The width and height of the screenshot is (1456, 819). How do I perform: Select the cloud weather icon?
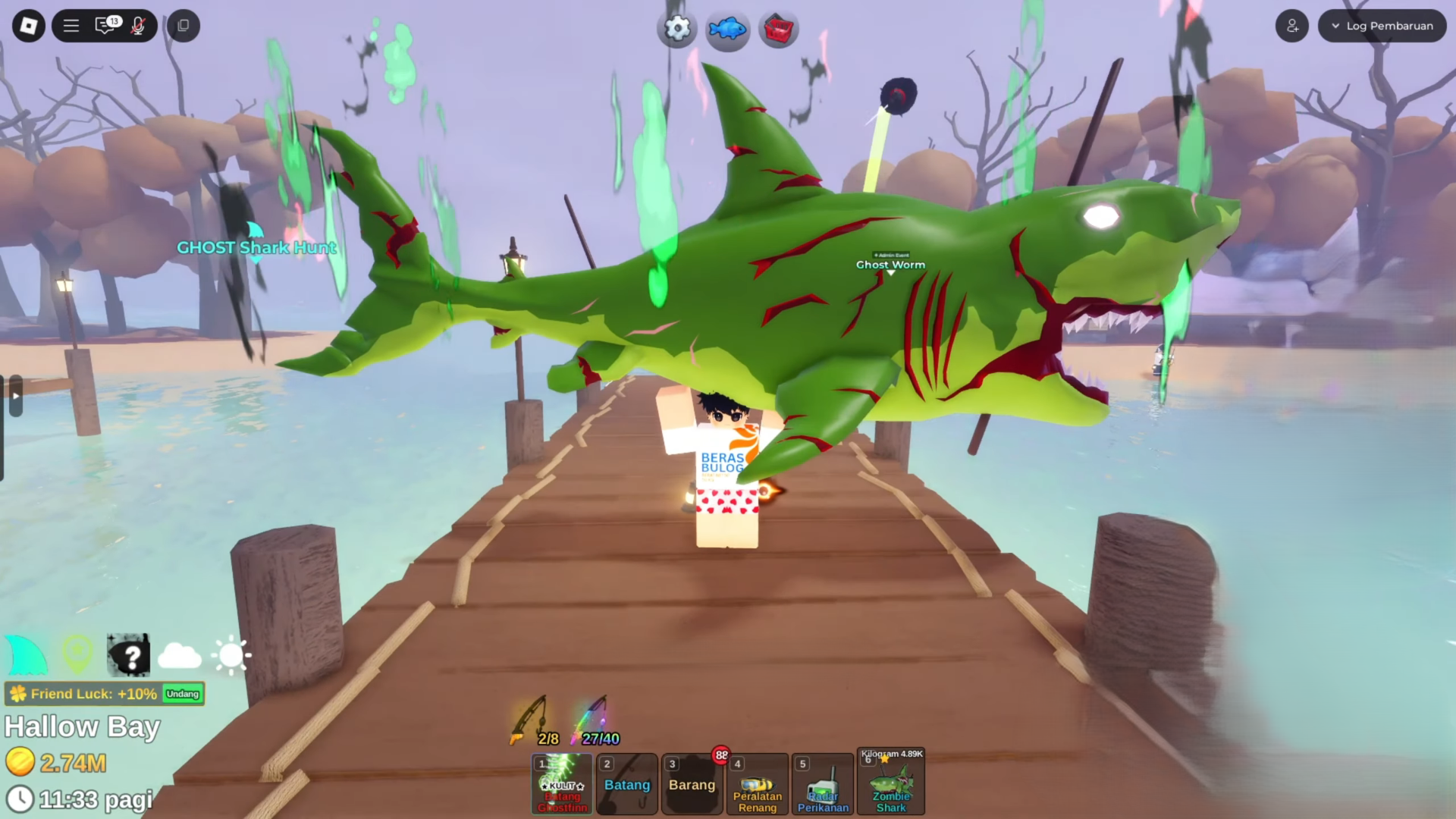click(x=180, y=654)
